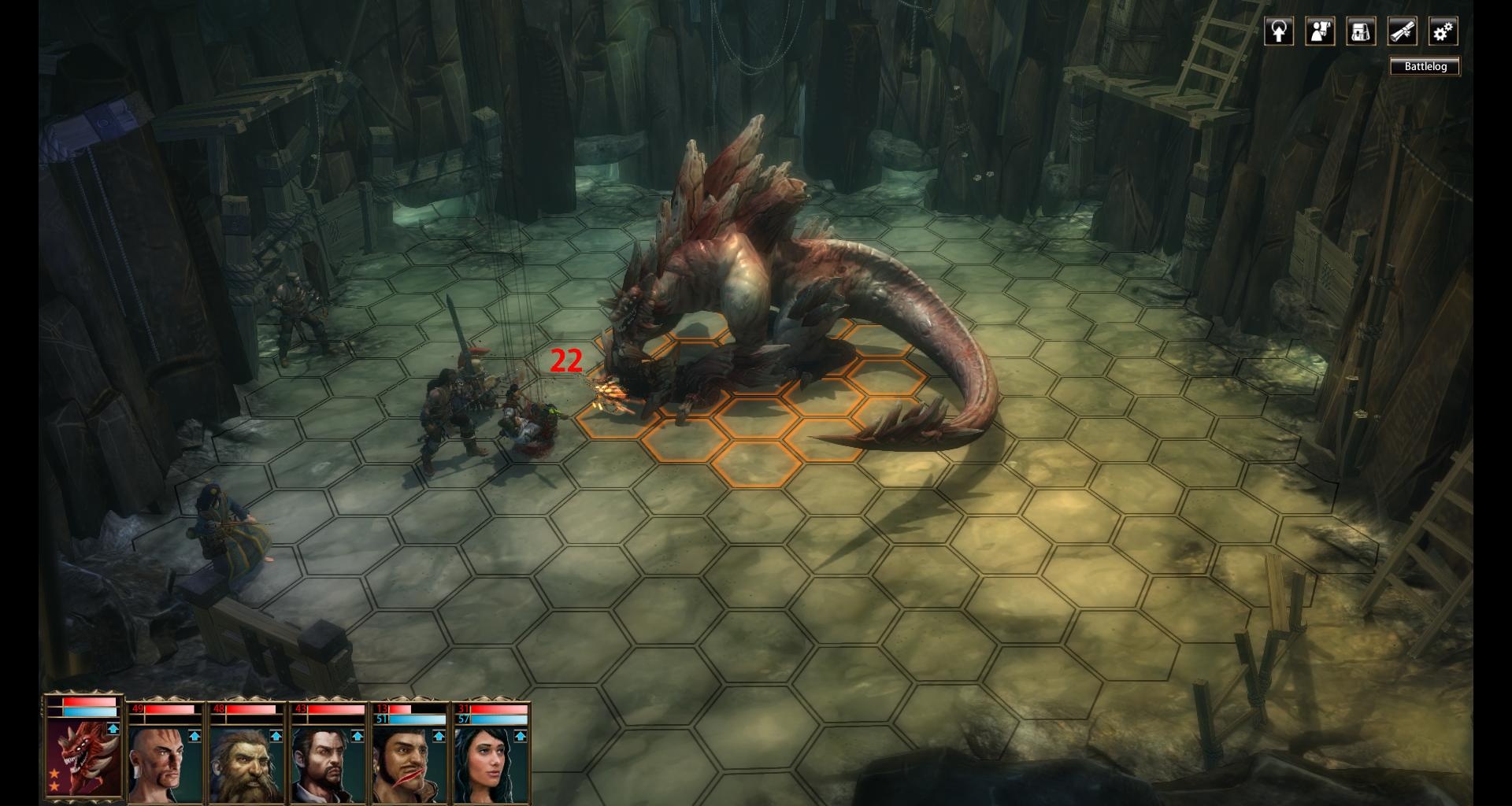Select the dark-haired goateed man portrait
The height and width of the screenshot is (806, 1512).
coord(324,763)
